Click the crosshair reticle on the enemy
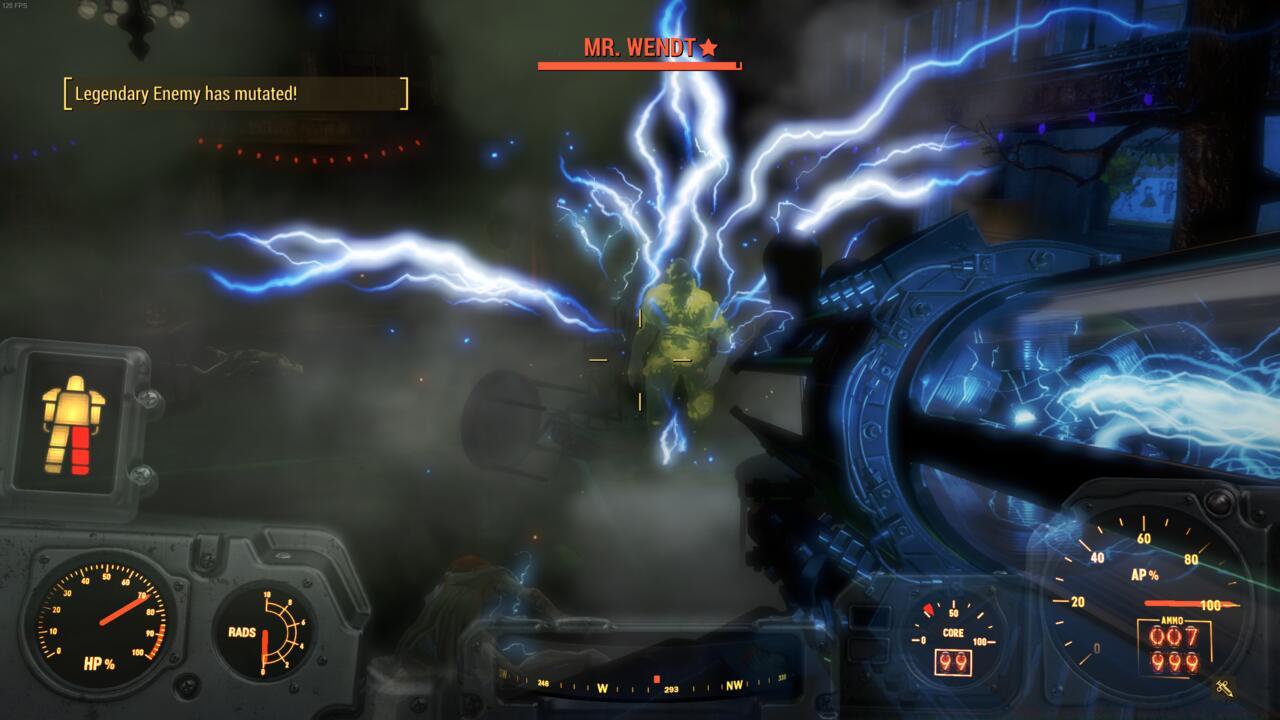Screen dimensions: 1280x720 click(640, 360)
